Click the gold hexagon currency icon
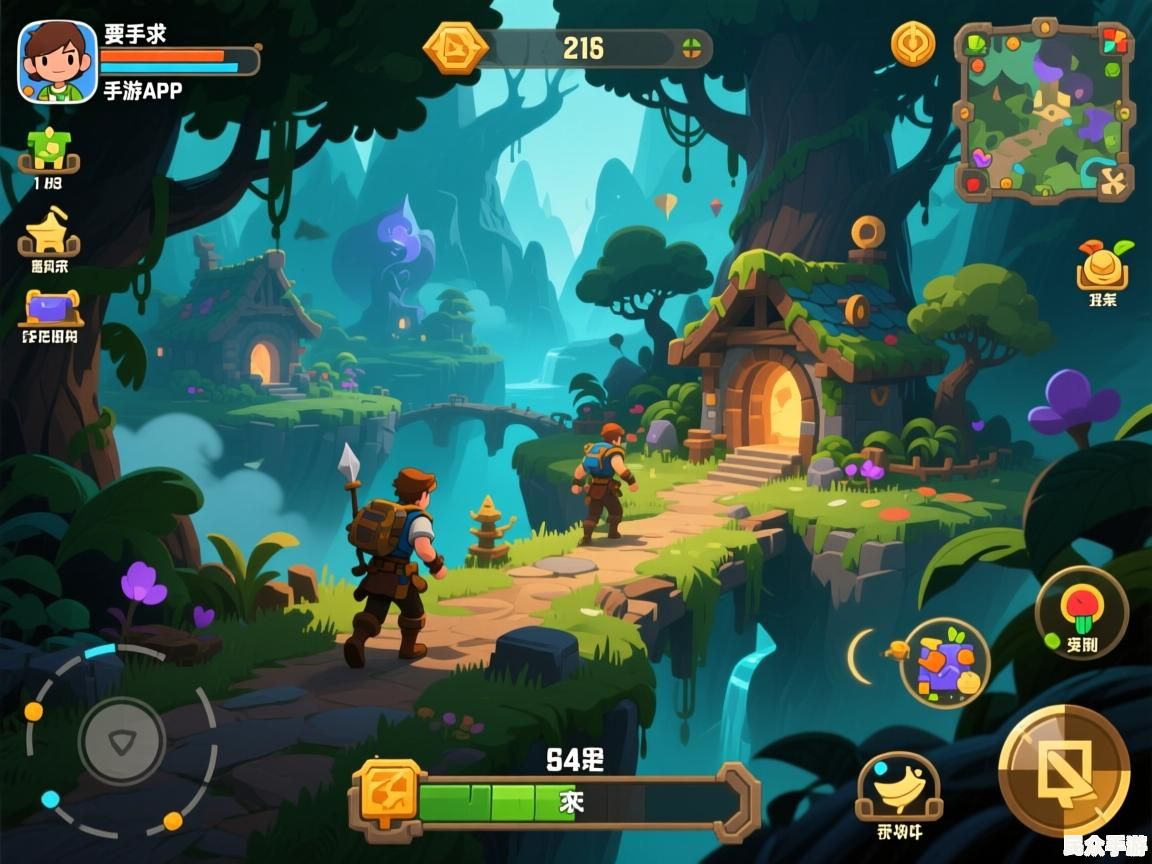The width and height of the screenshot is (1152, 864). click(456, 48)
